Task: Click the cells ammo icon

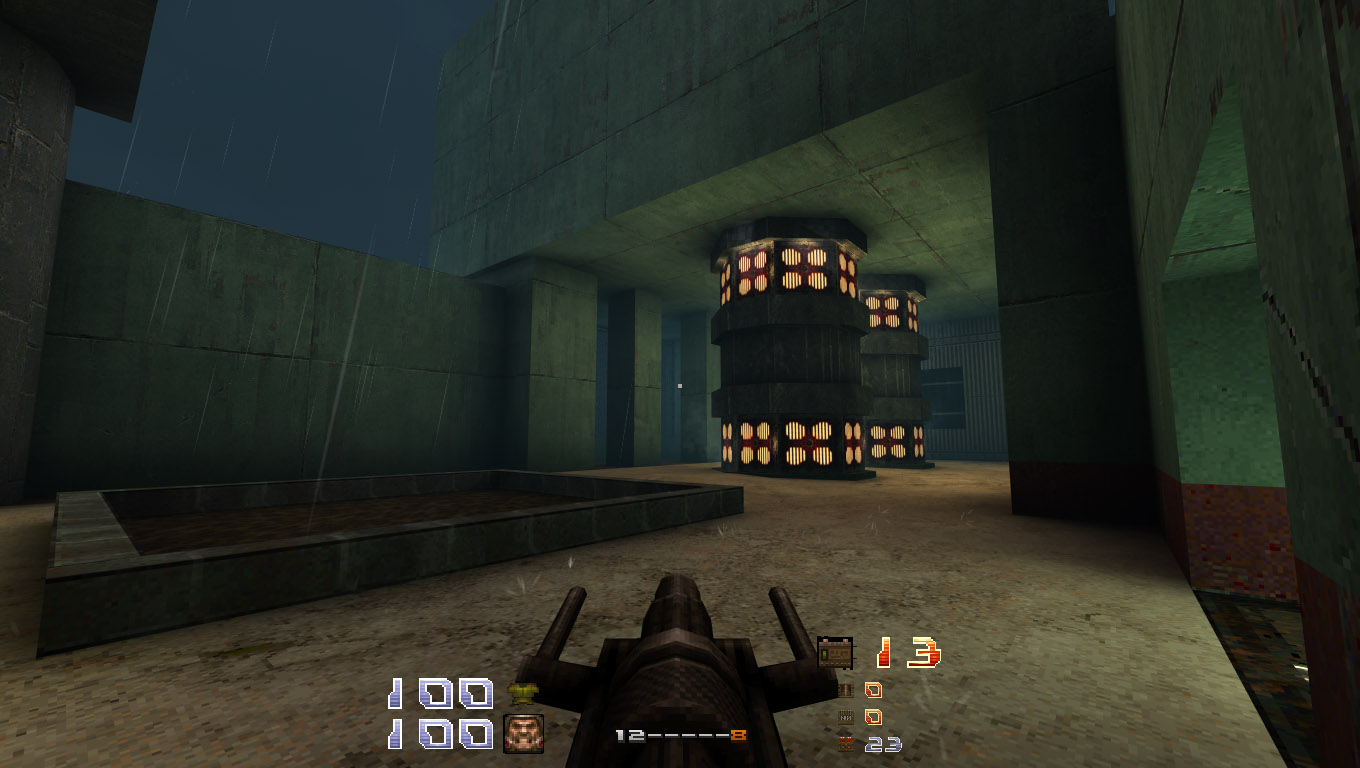Action: pyautogui.click(x=844, y=743)
